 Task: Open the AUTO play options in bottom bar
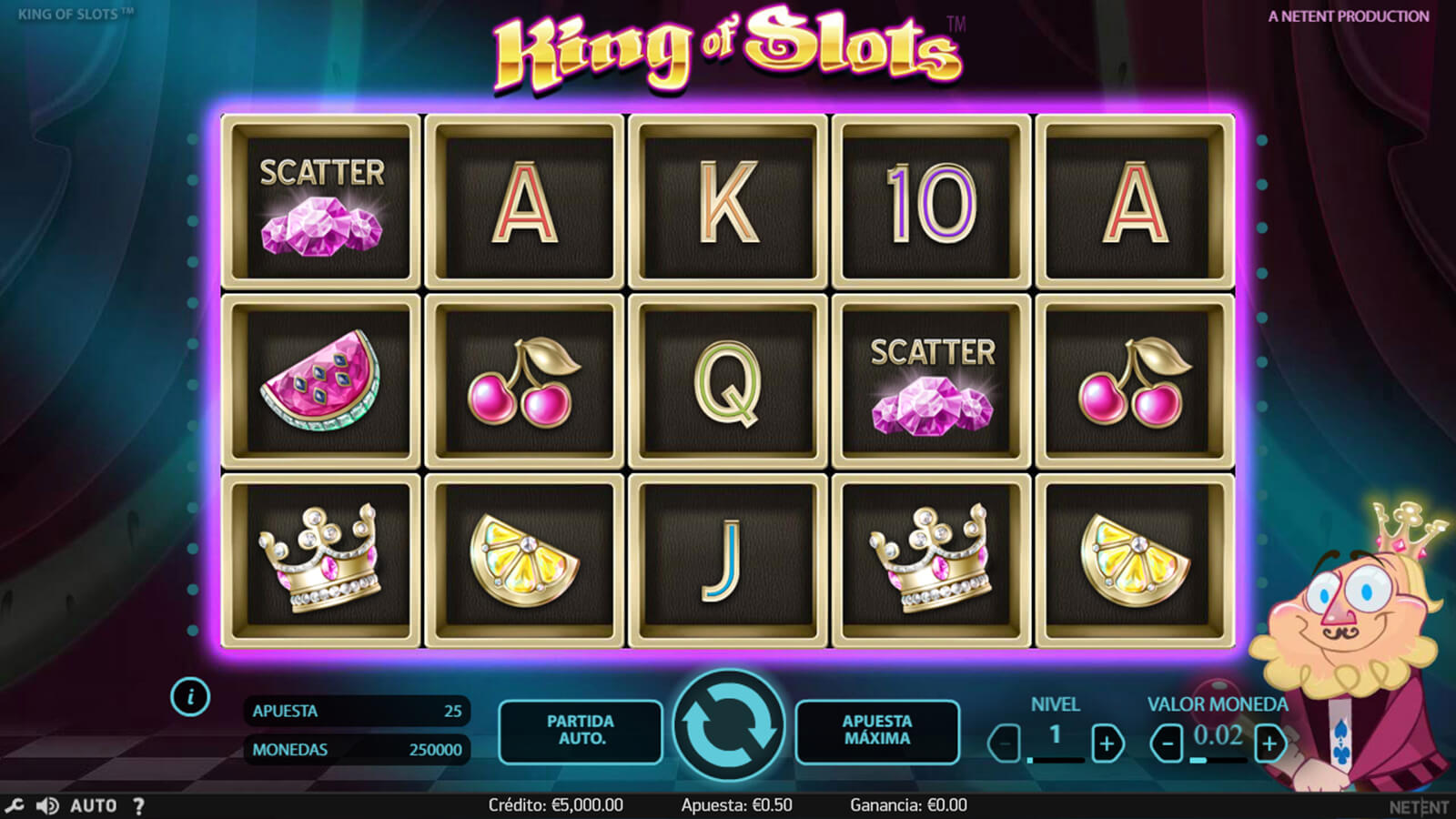94,805
